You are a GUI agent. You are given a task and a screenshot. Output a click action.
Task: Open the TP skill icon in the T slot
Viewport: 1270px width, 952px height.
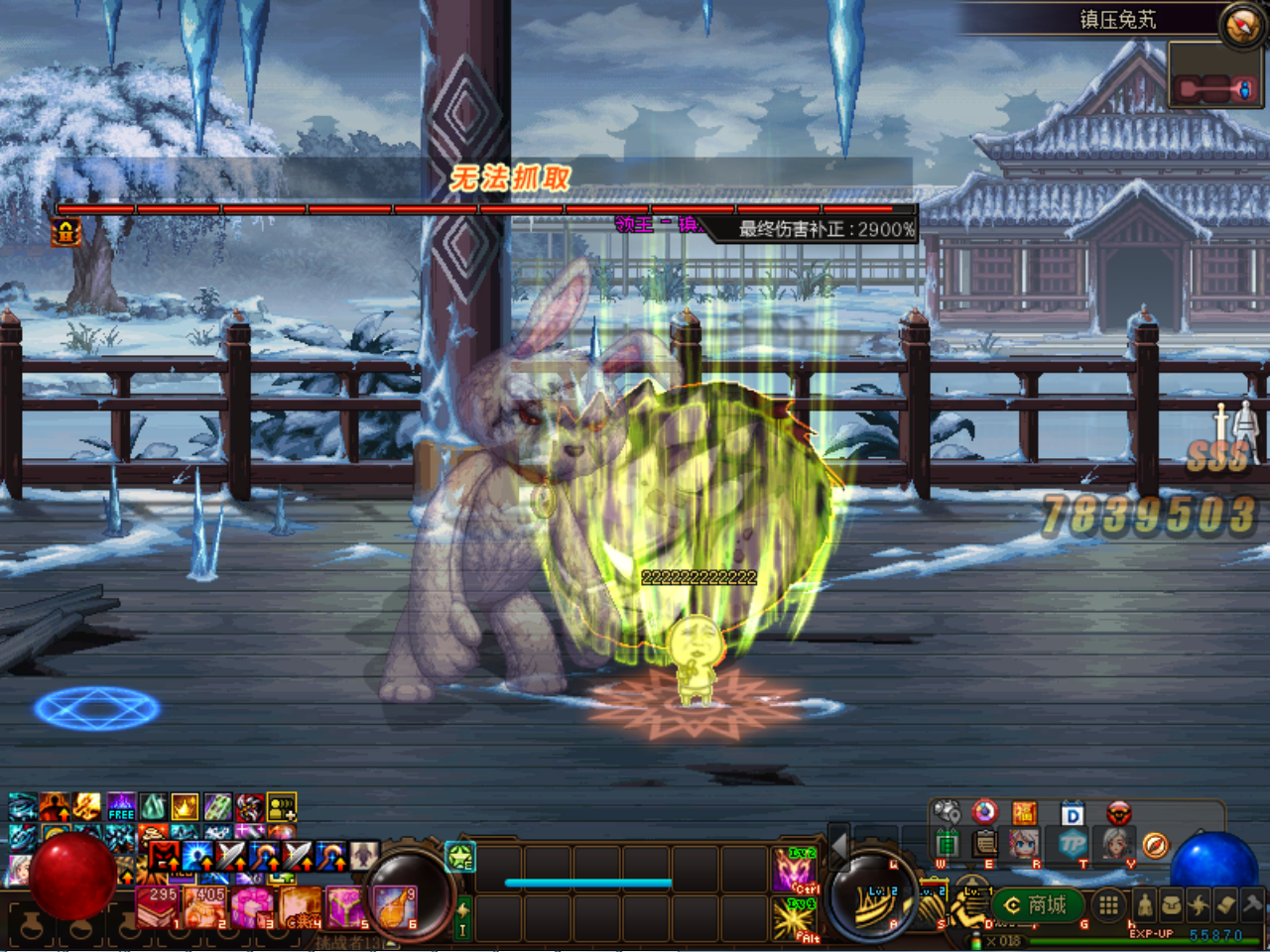[1074, 843]
